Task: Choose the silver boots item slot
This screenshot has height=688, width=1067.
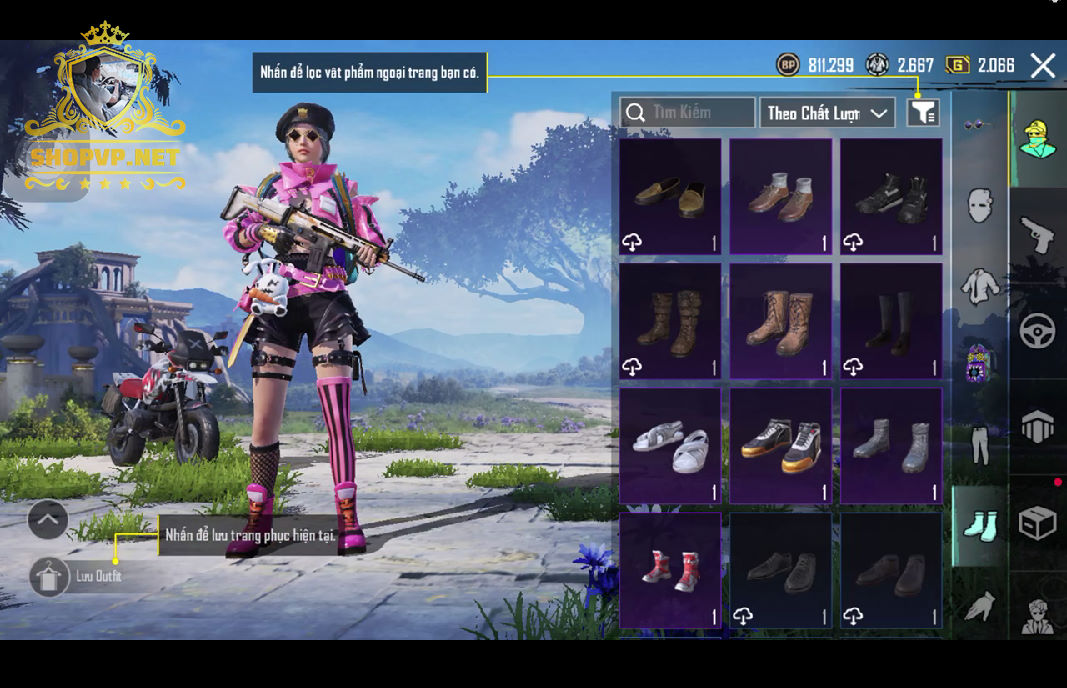Action: pyautogui.click(x=891, y=446)
